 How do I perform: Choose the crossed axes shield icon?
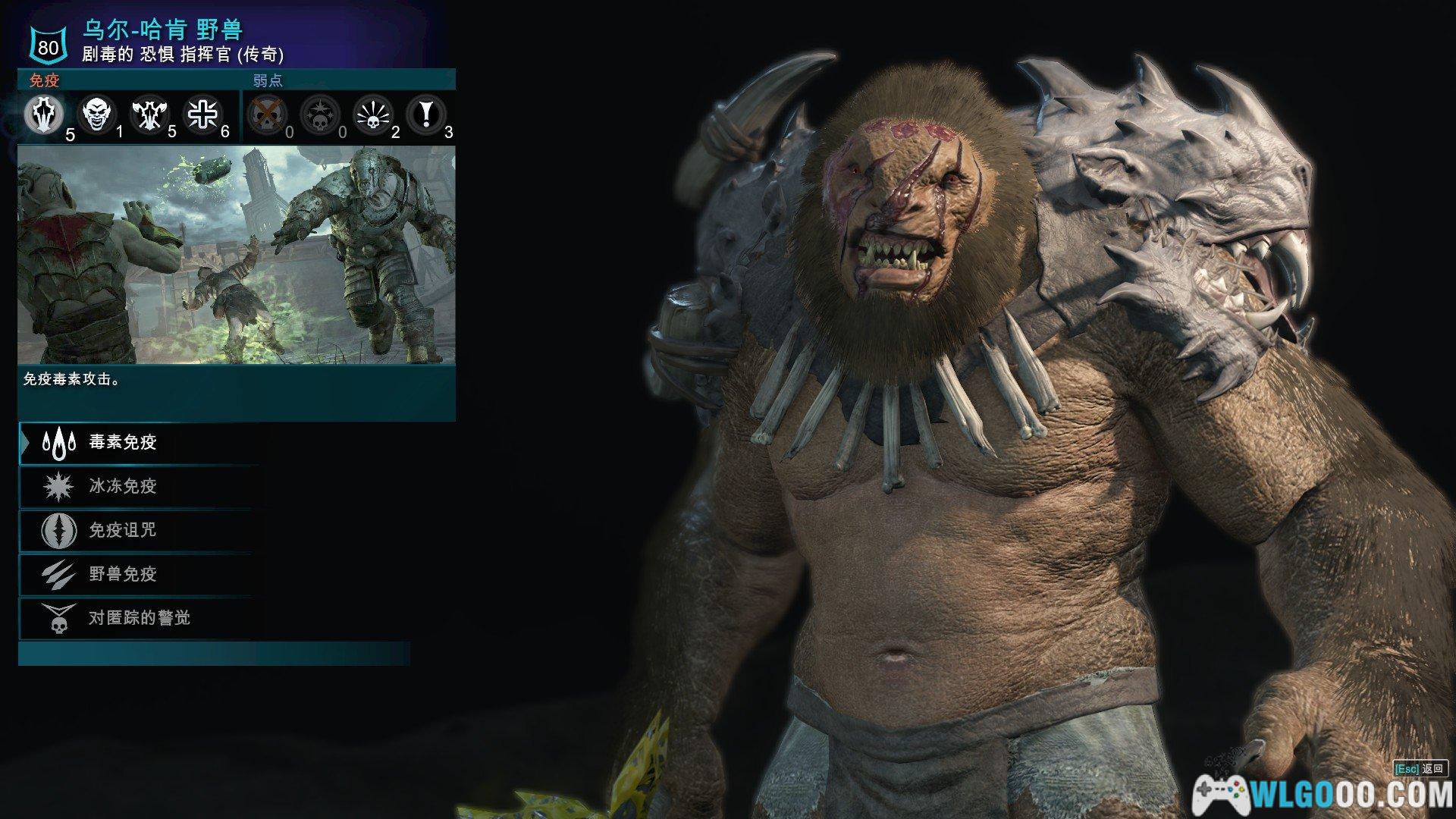(150, 115)
